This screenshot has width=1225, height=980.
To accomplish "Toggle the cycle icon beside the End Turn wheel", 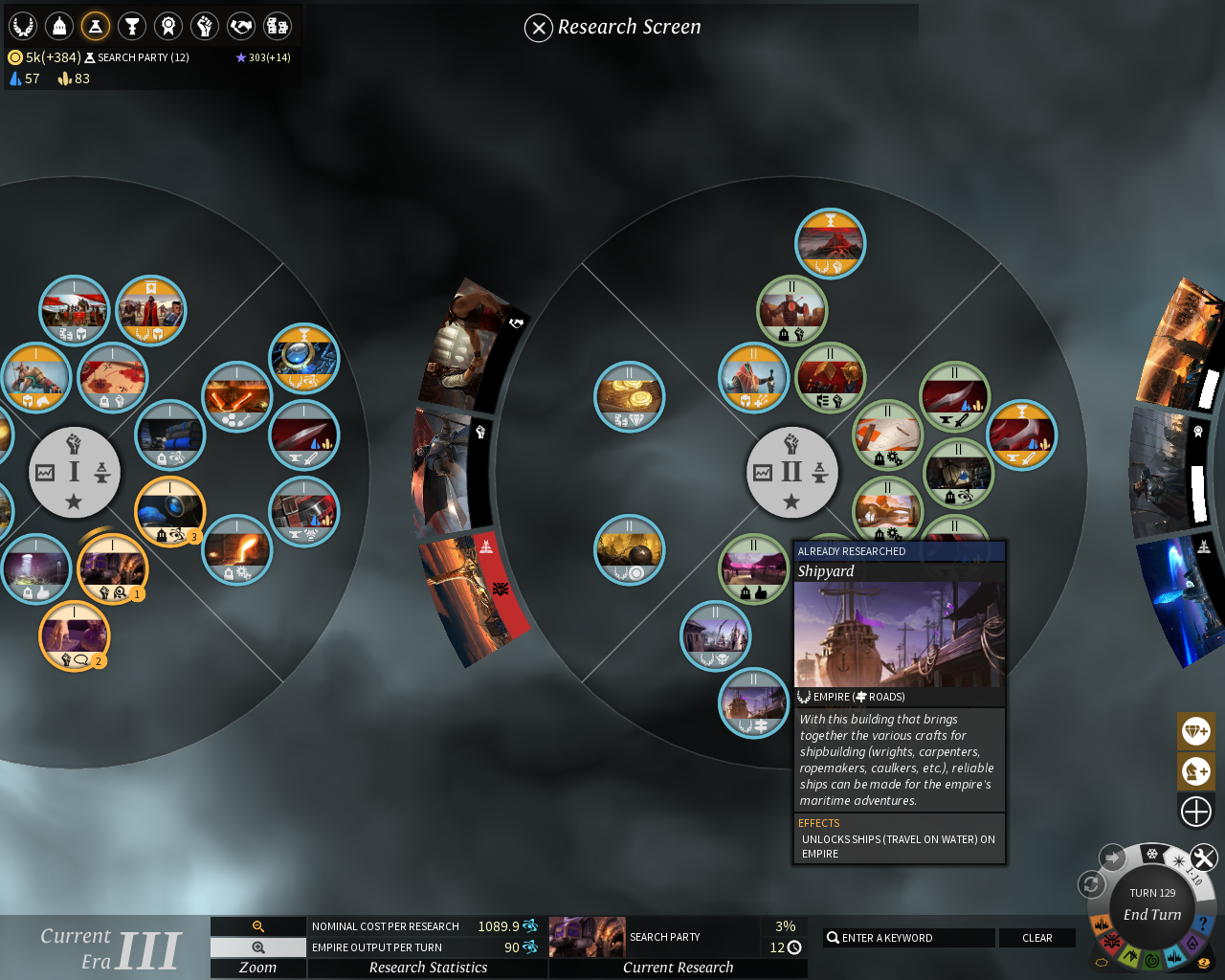I will tap(1092, 886).
